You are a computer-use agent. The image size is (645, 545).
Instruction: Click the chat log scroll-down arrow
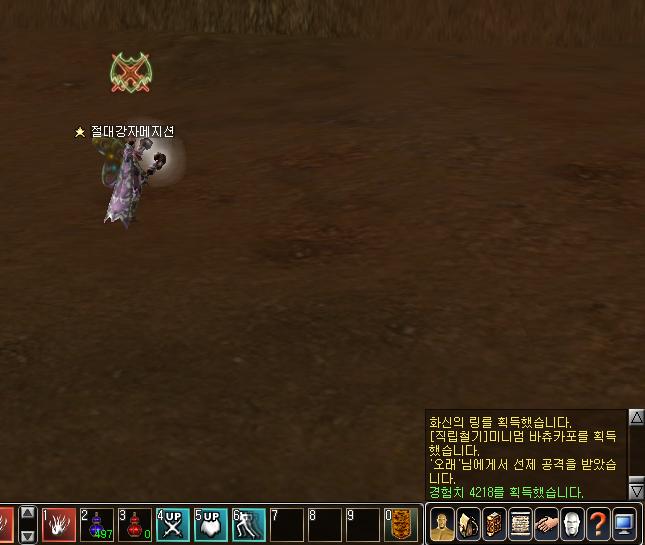pos(636,490)
